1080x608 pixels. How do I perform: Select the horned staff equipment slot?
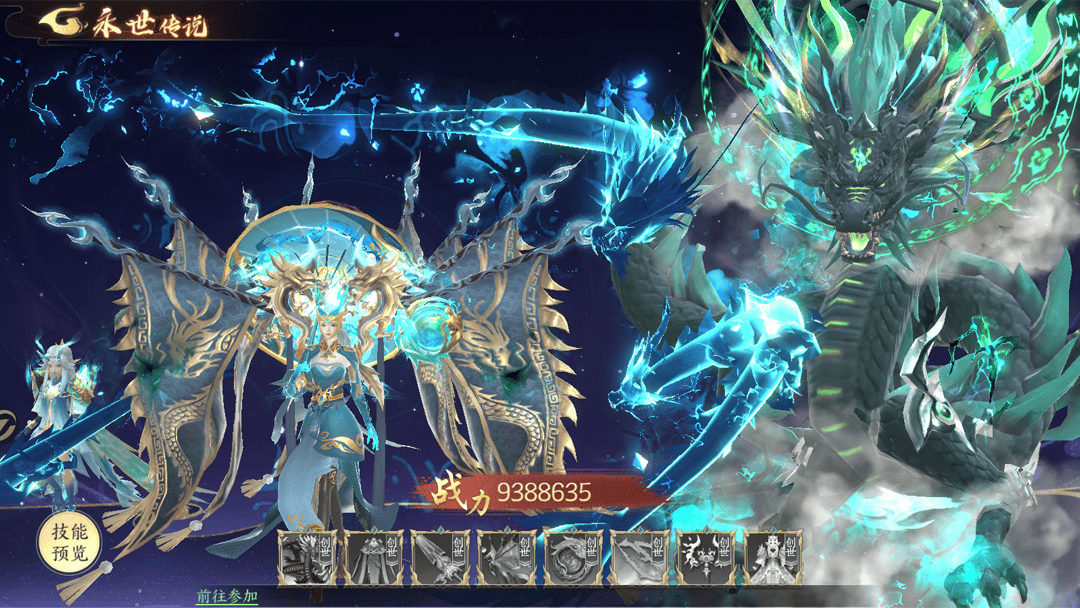pyautogui.click(x=706, y=557)
